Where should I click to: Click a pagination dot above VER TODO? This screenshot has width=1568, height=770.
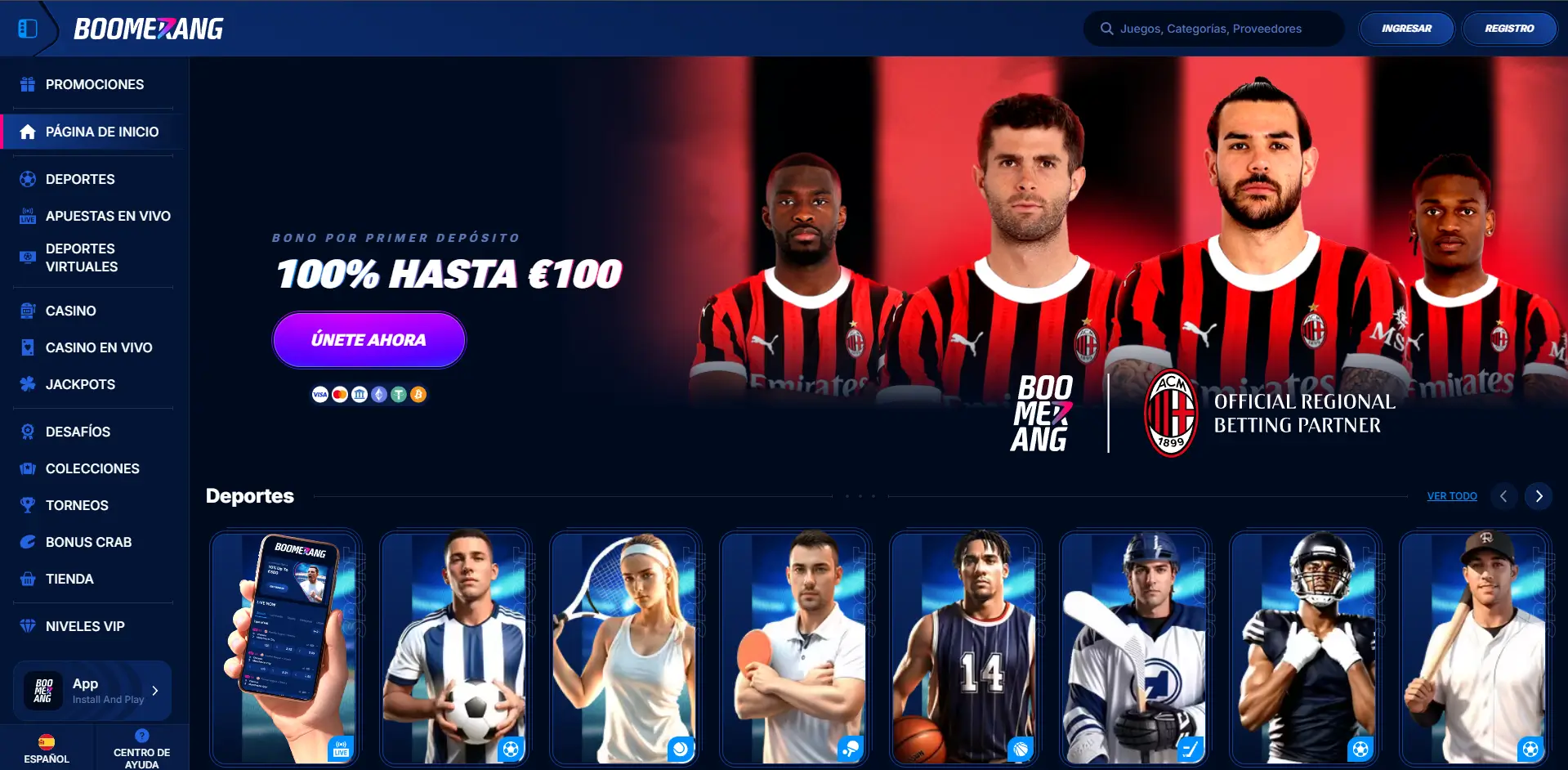[x=859, y=495]
